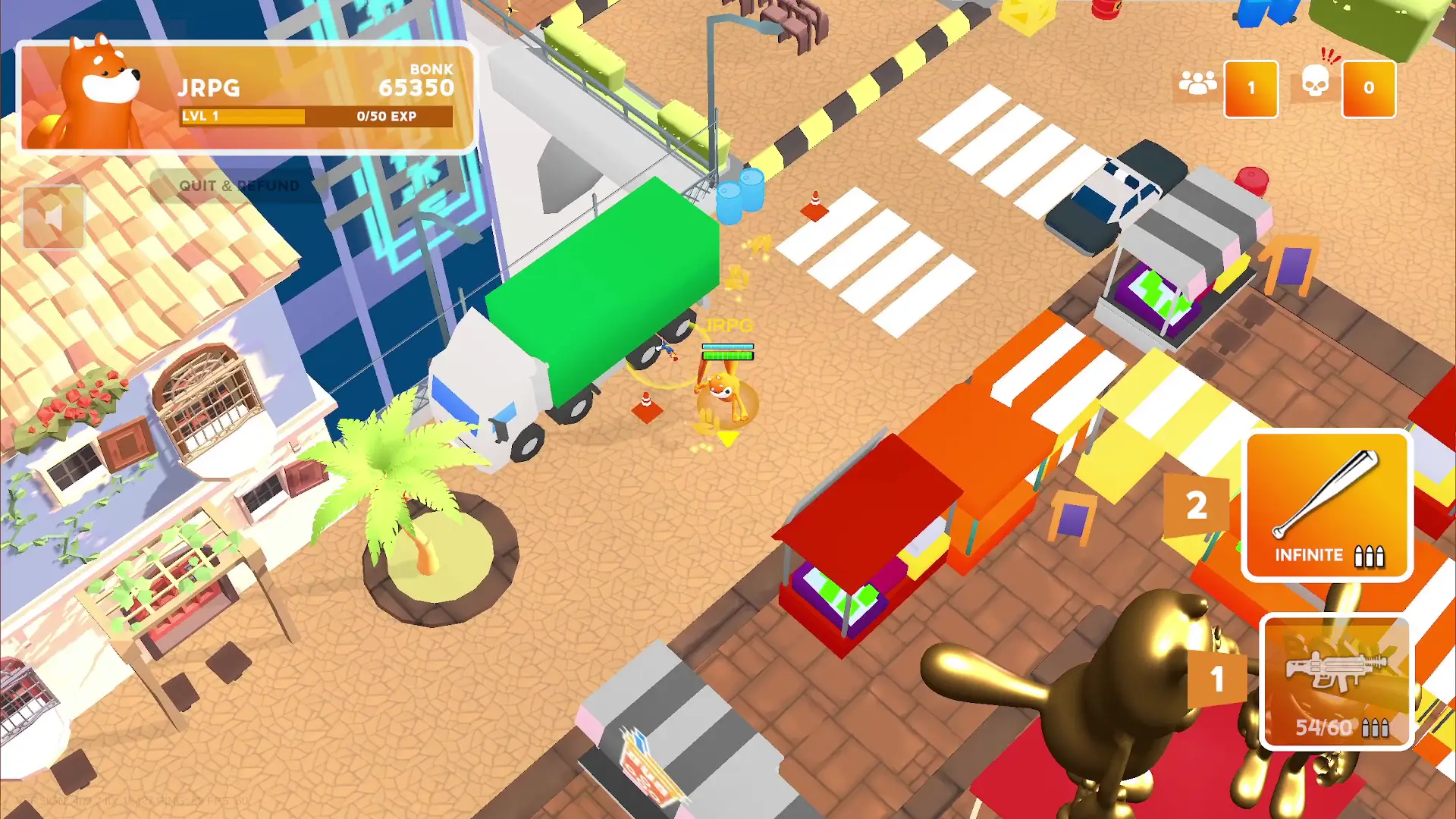
Task: Click the number 2 badge on the bat slot
Action: point(1197,508)
